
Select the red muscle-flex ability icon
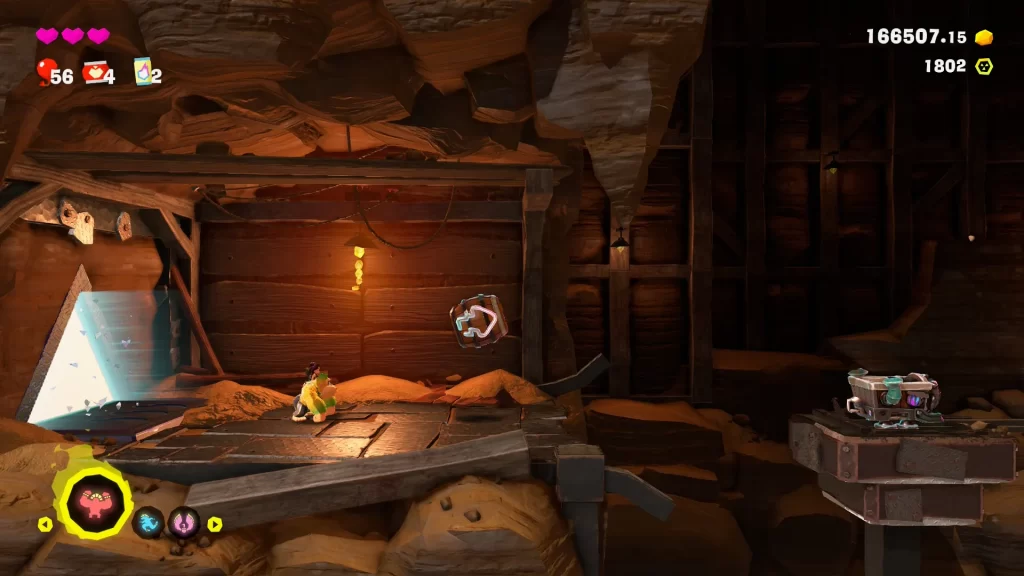(x=96, y=501)
